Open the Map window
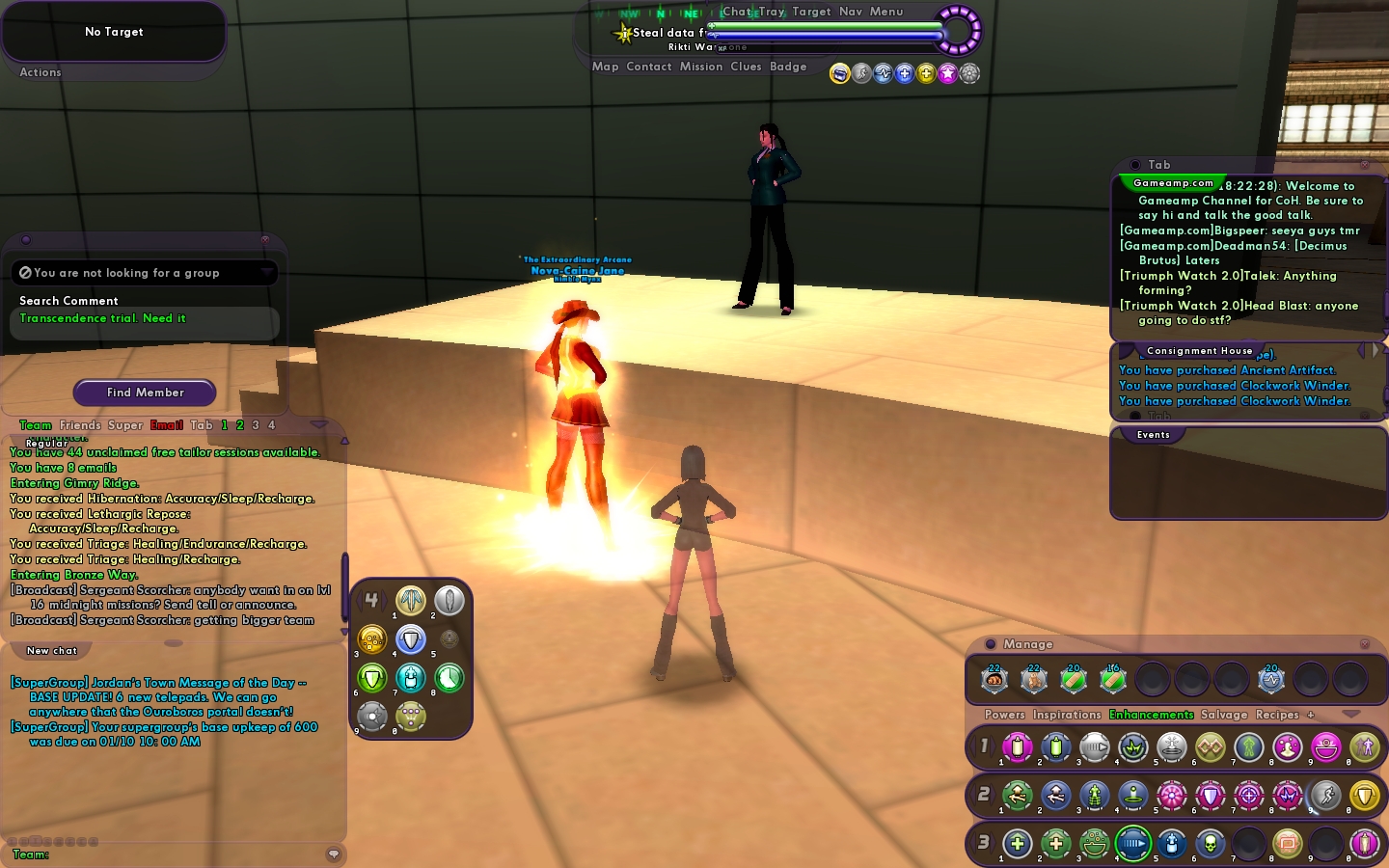The height and width of the screenshot is (868, 1389). click(x=605, y=67)
